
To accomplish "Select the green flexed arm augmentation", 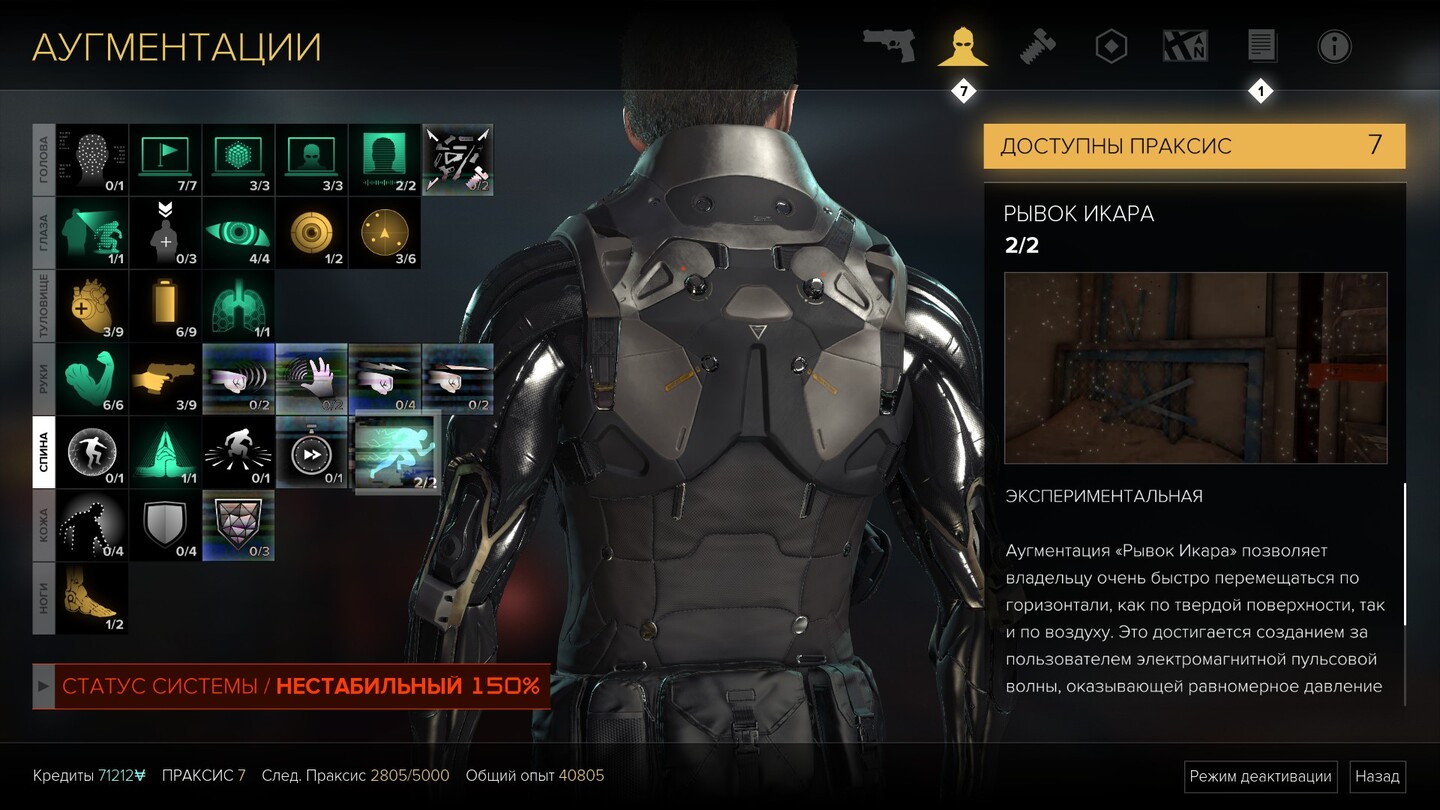I will (x=92, y=380).
